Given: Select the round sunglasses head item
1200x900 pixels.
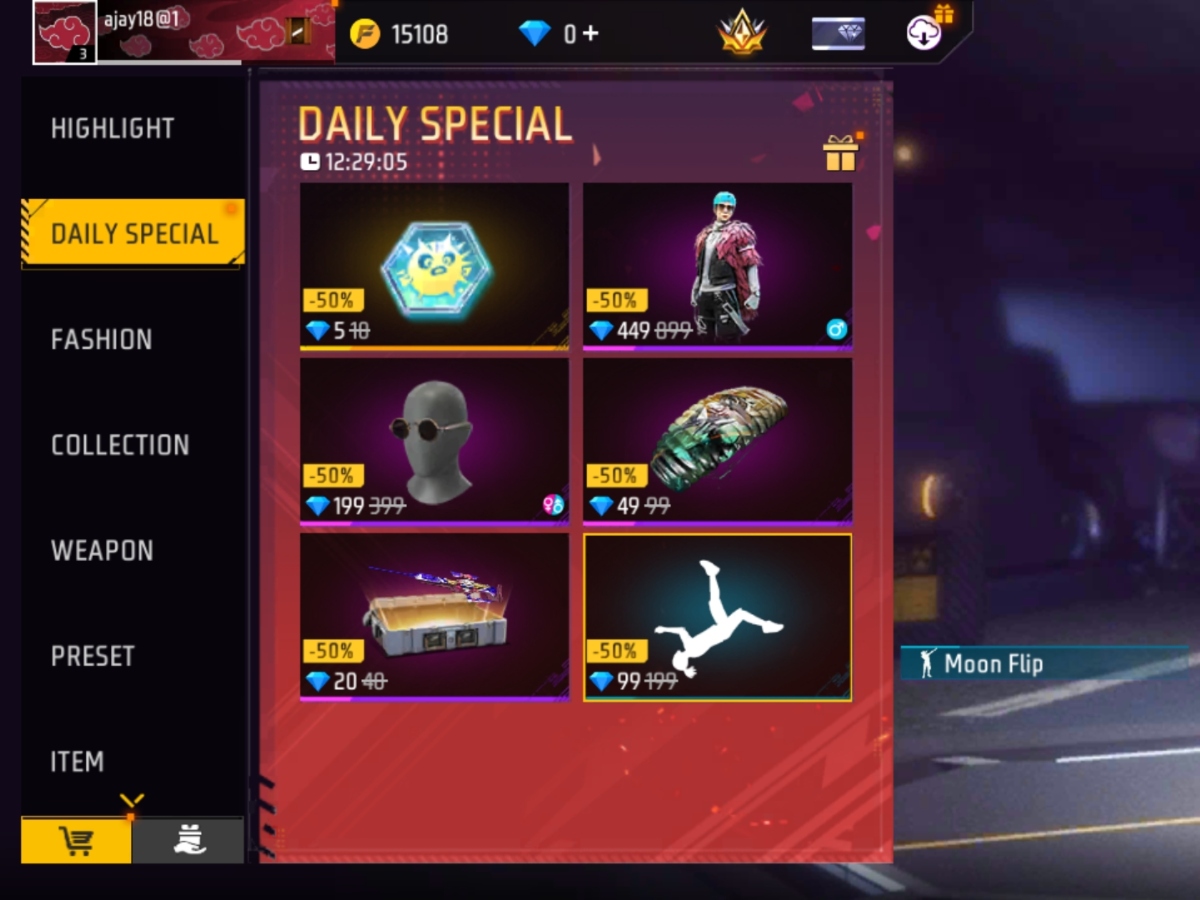Looking at the screenshot, I should [434, 441].
